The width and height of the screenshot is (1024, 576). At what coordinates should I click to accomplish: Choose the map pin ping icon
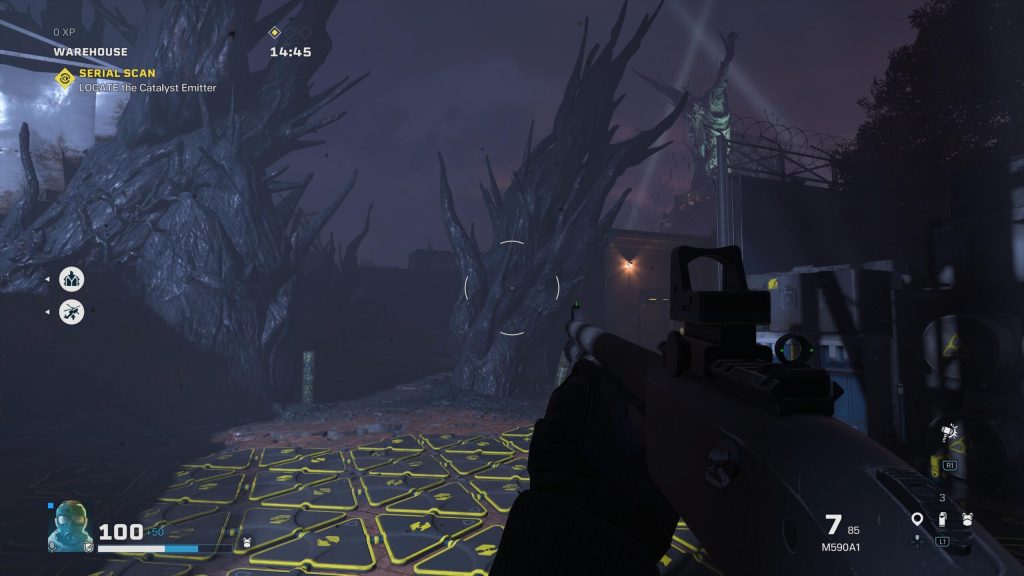click(x=917, y=519)
